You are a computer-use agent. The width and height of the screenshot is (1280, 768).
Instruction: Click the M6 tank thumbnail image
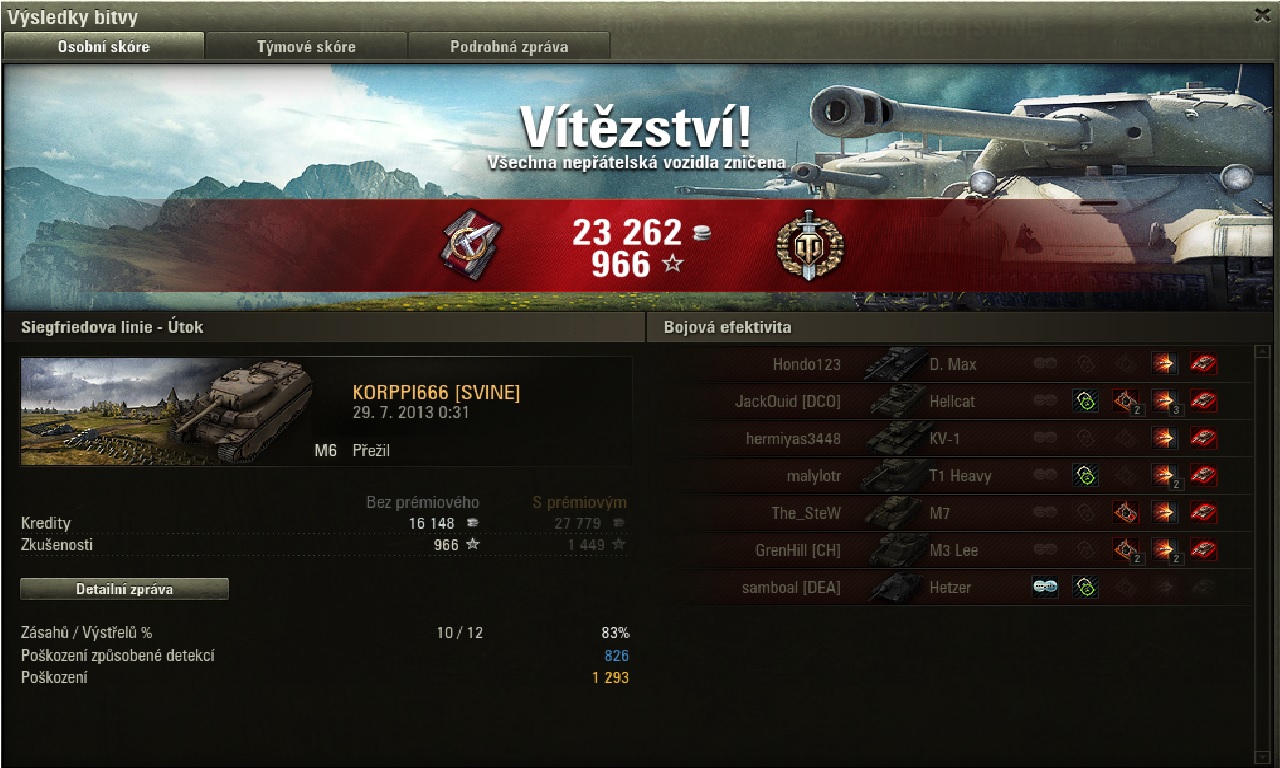coord(166,411)
